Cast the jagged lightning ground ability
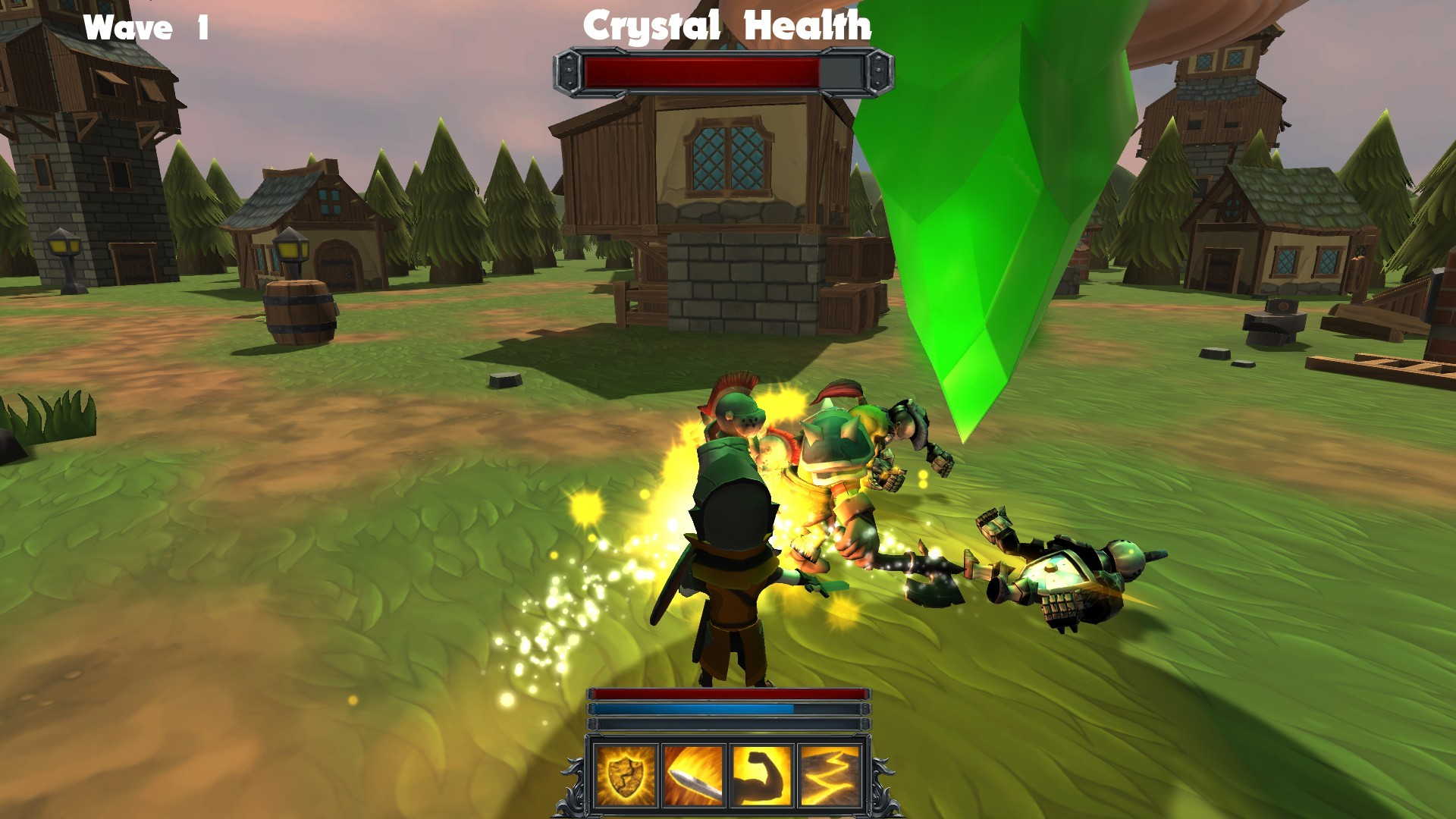Image resolution: width=1456 pixels, height=819 pixels. 830,776
